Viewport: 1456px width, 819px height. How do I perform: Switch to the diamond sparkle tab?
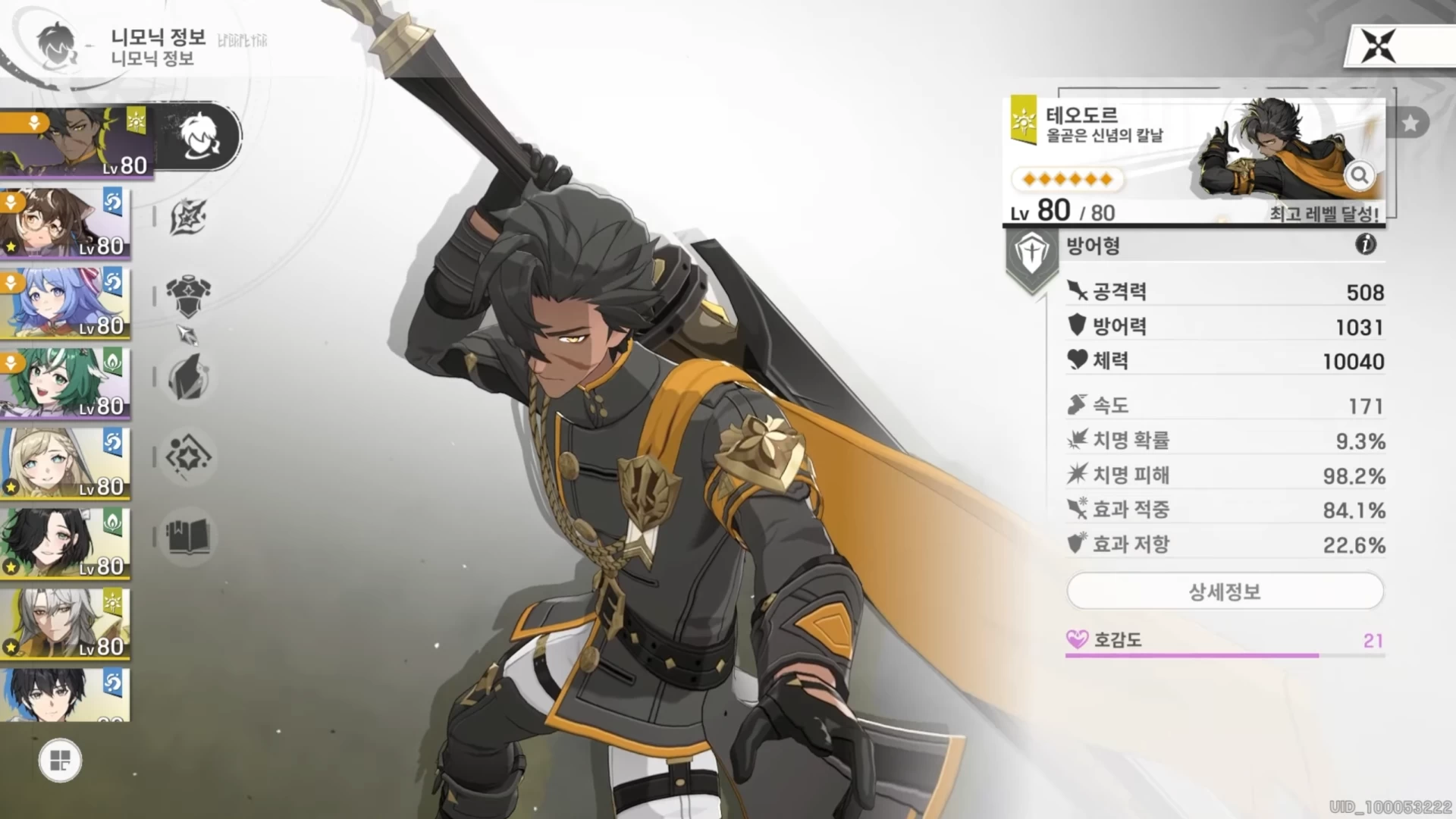(x=188, y=457)
